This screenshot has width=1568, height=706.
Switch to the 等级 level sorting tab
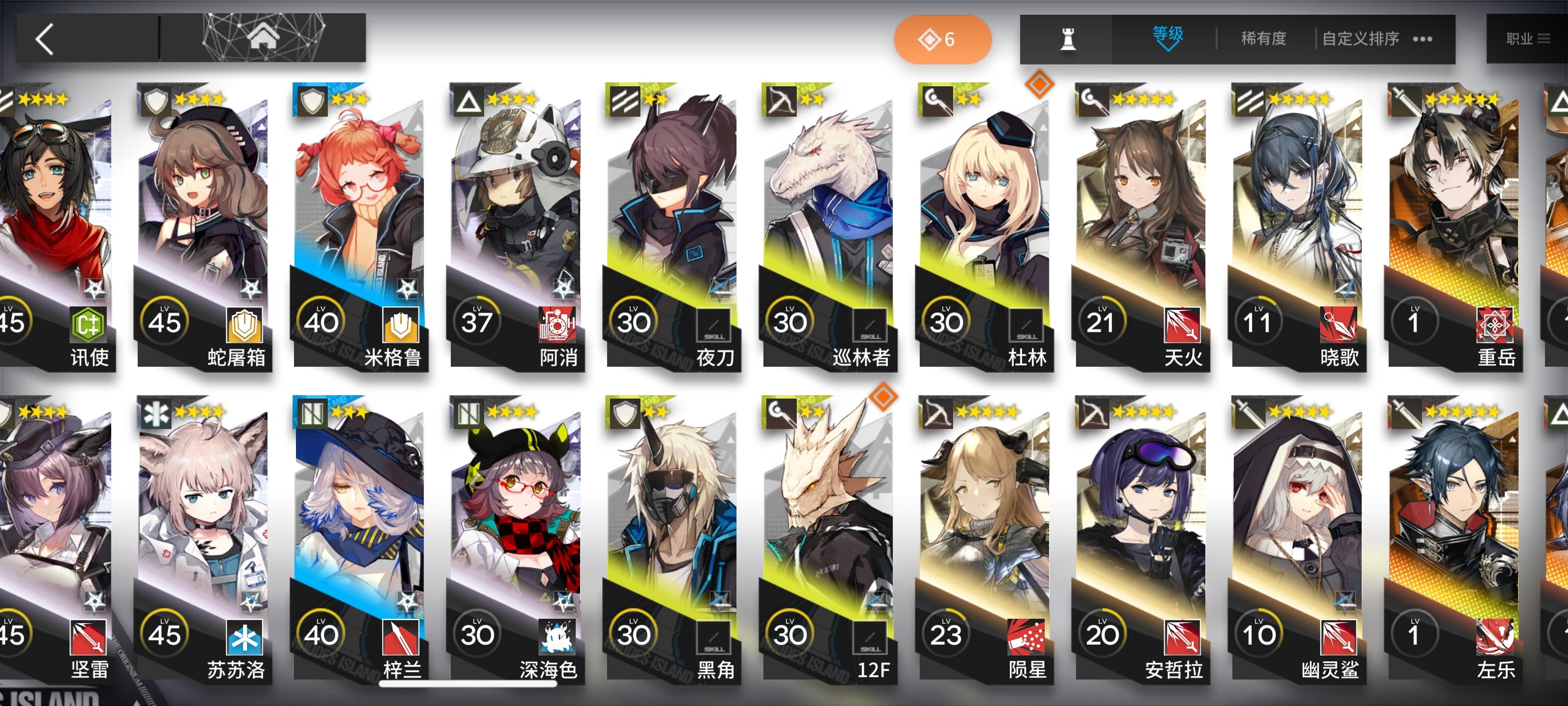pos(1168,33)
